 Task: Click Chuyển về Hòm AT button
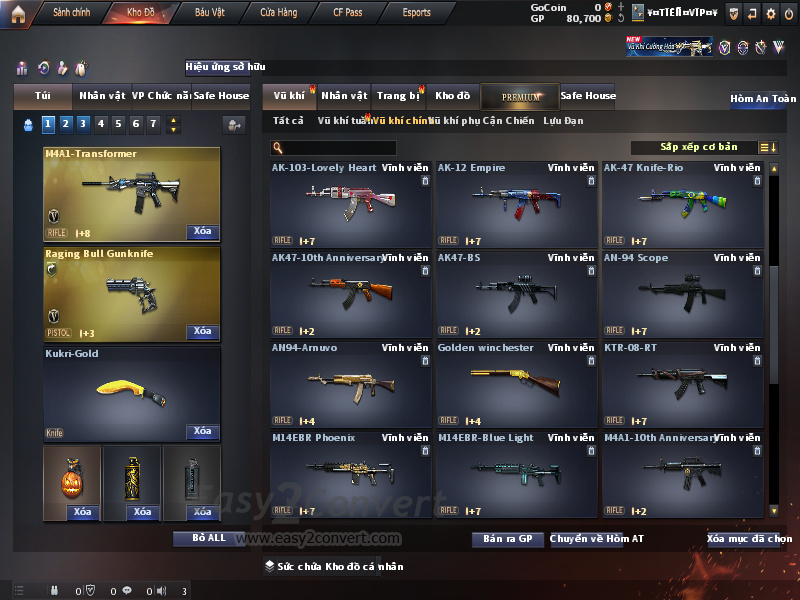596,539
